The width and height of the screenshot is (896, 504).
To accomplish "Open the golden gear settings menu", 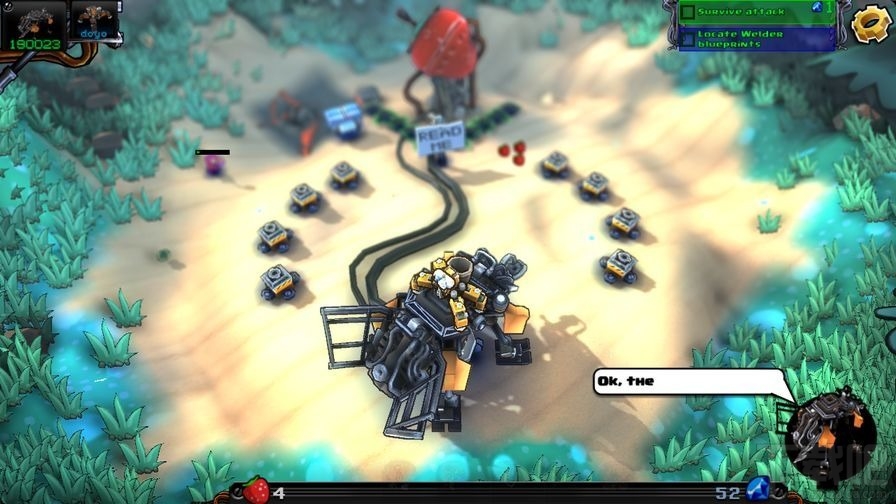I will click(871, 22).
